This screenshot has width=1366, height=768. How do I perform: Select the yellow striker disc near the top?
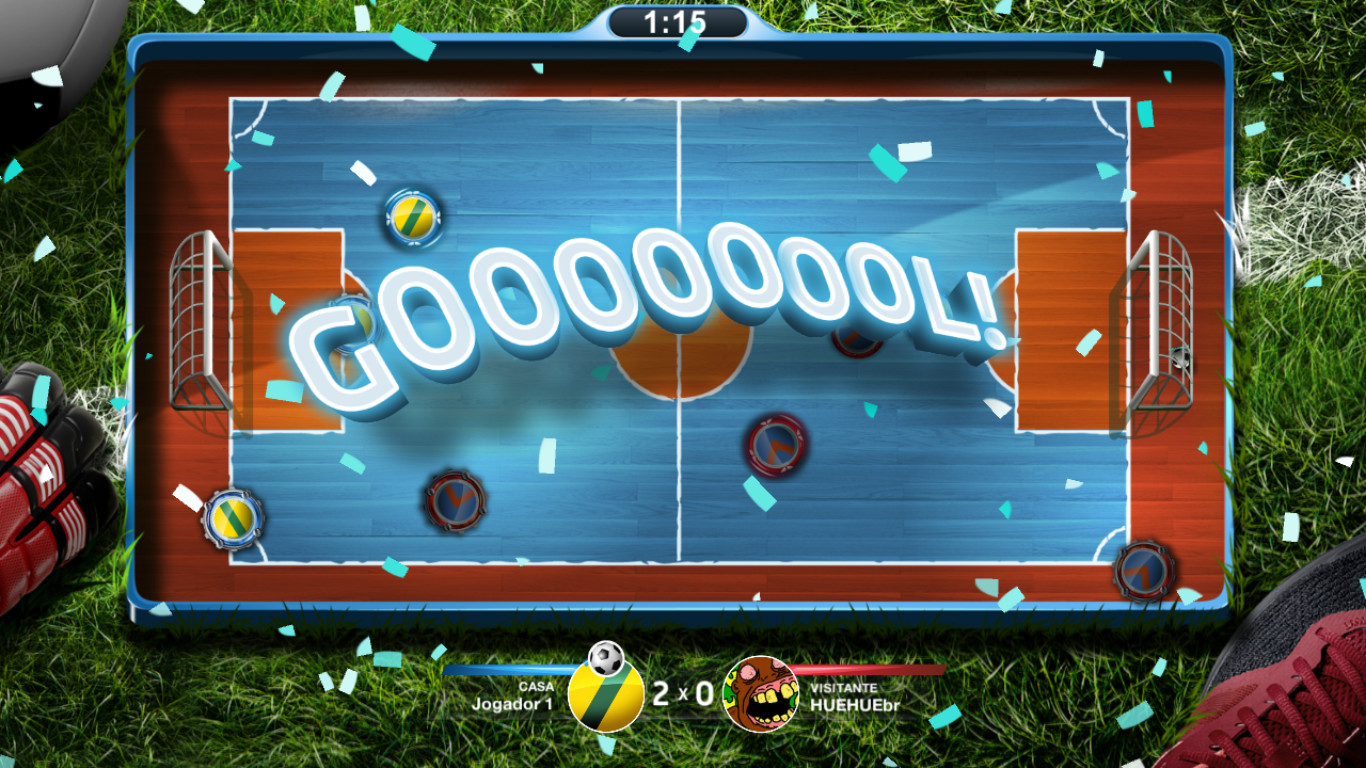click(411, 217)
